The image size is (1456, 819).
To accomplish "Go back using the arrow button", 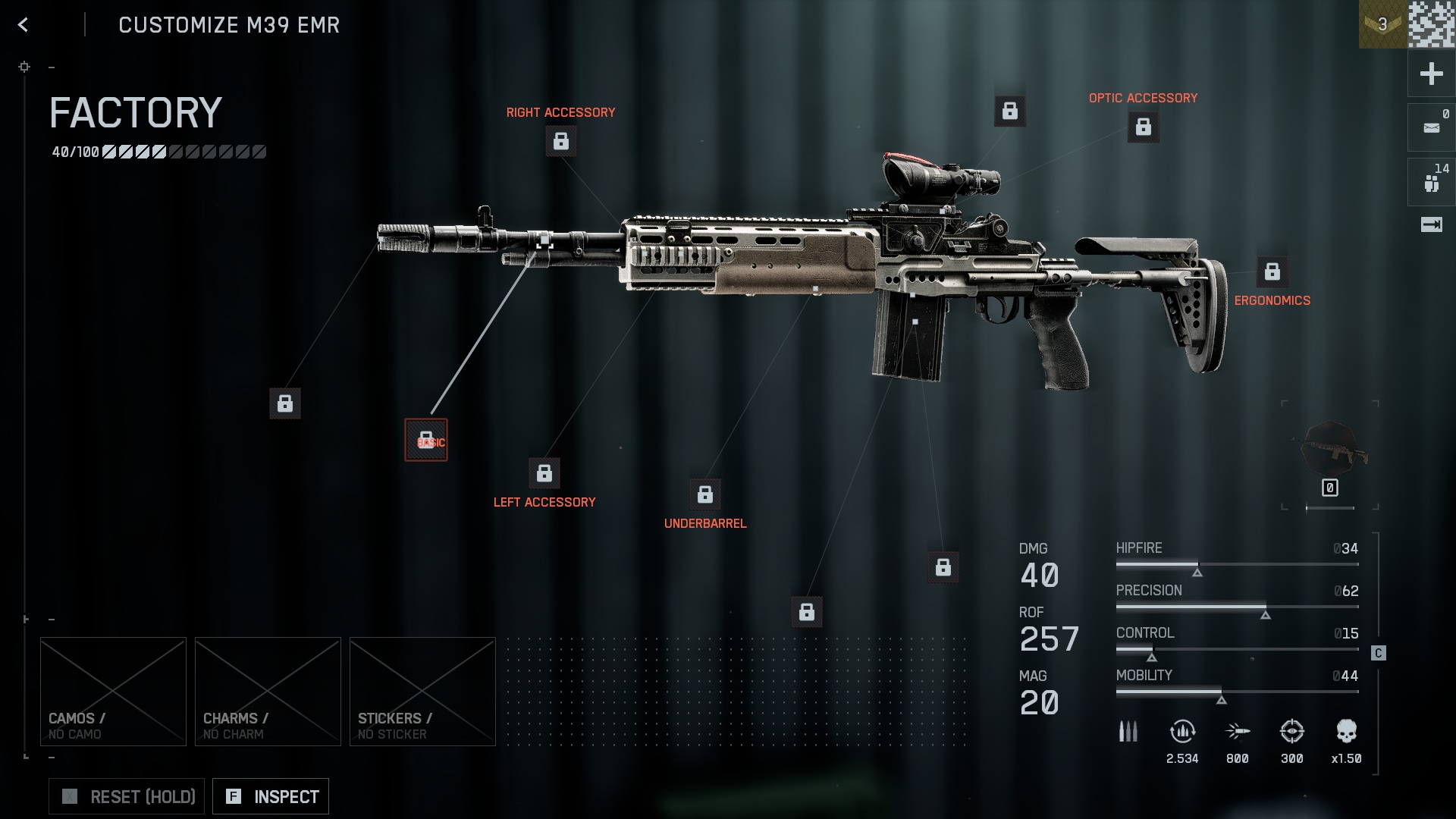I will (x=24, y=25).
